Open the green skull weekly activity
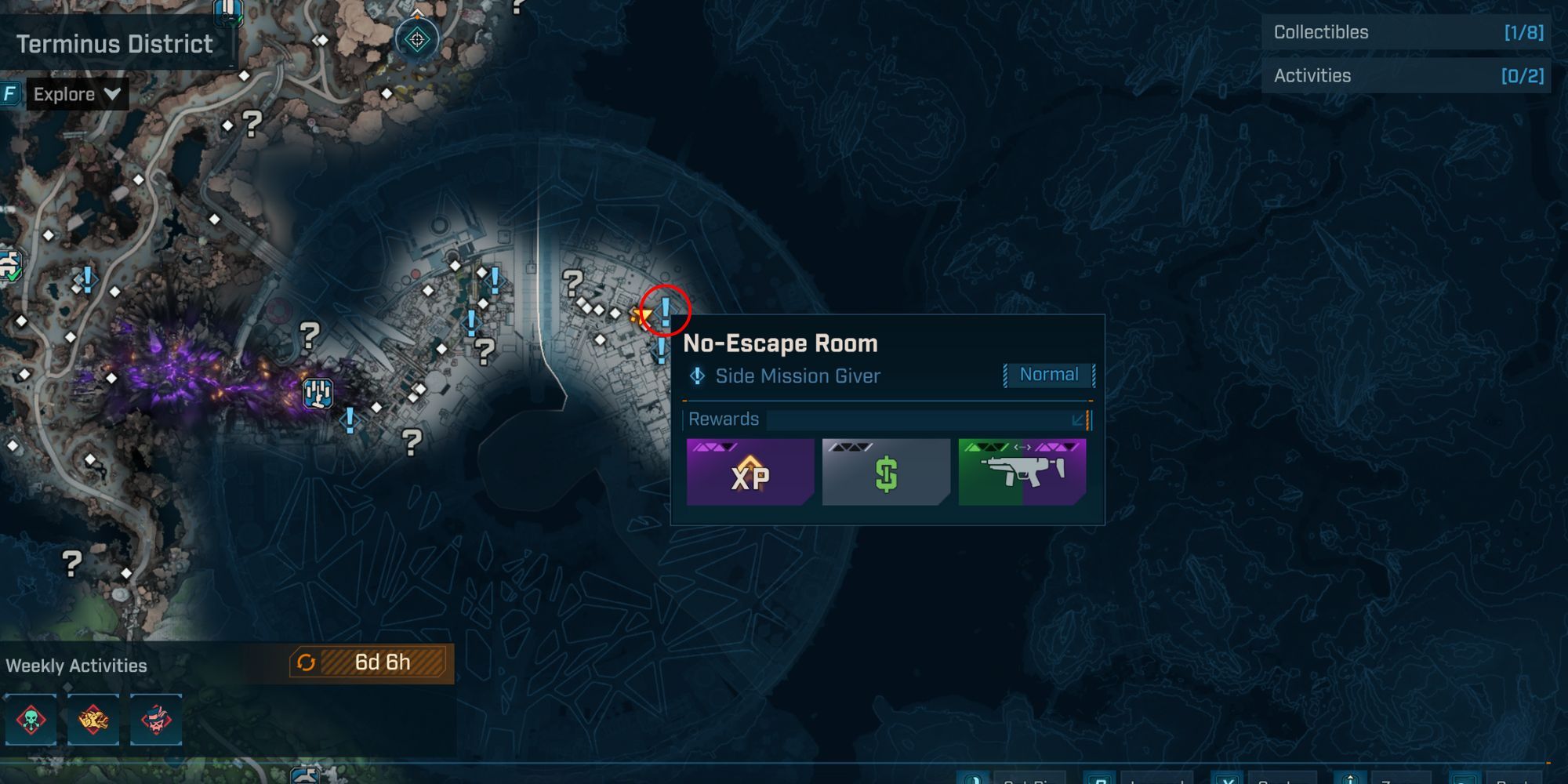Screen dimensions: 1568x784 tap(31, 720)
